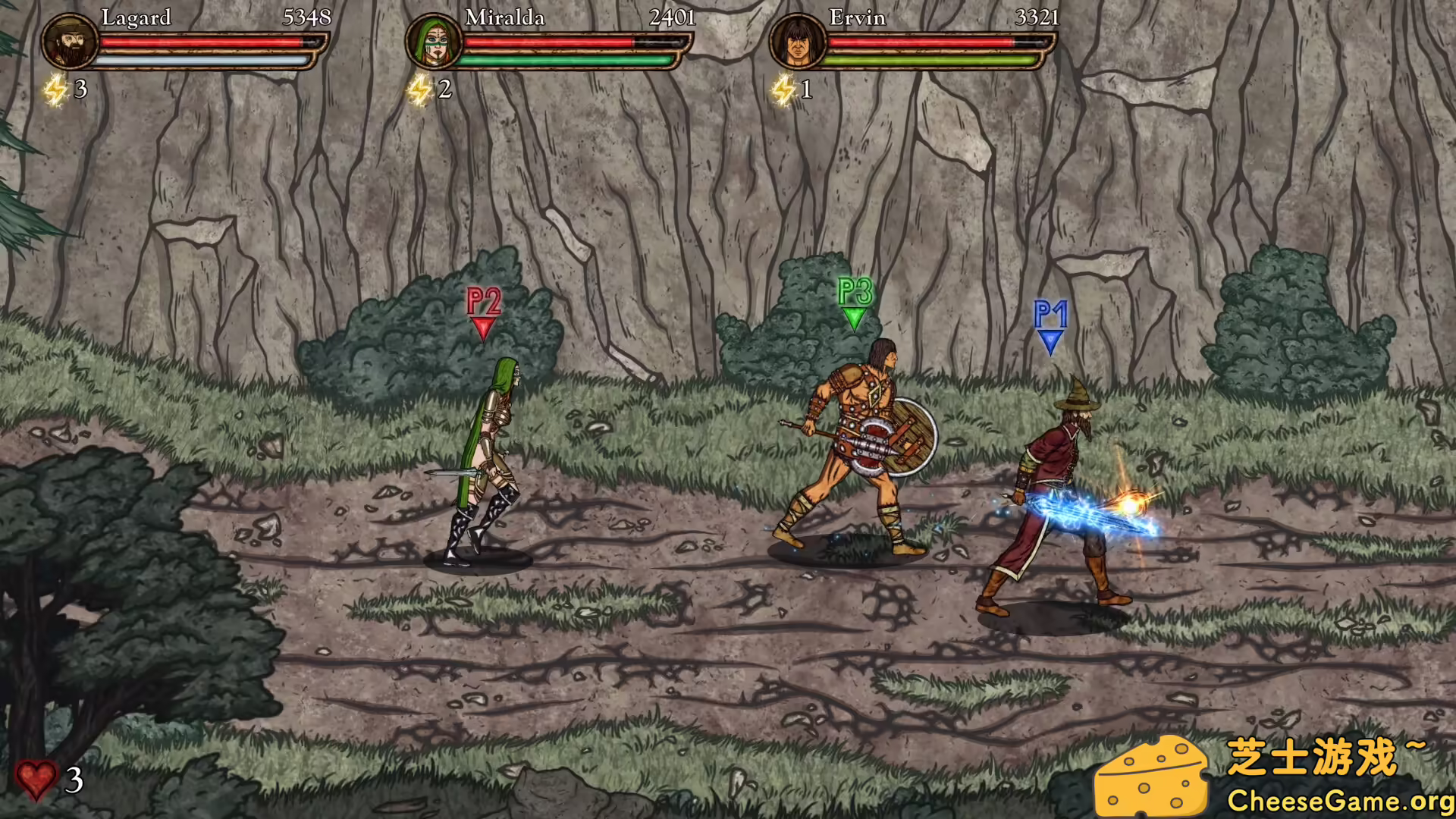Viewport: 1456px width, 819px height.
Task: Click the lightning bolt icon under Ervin
Action: 783,90
